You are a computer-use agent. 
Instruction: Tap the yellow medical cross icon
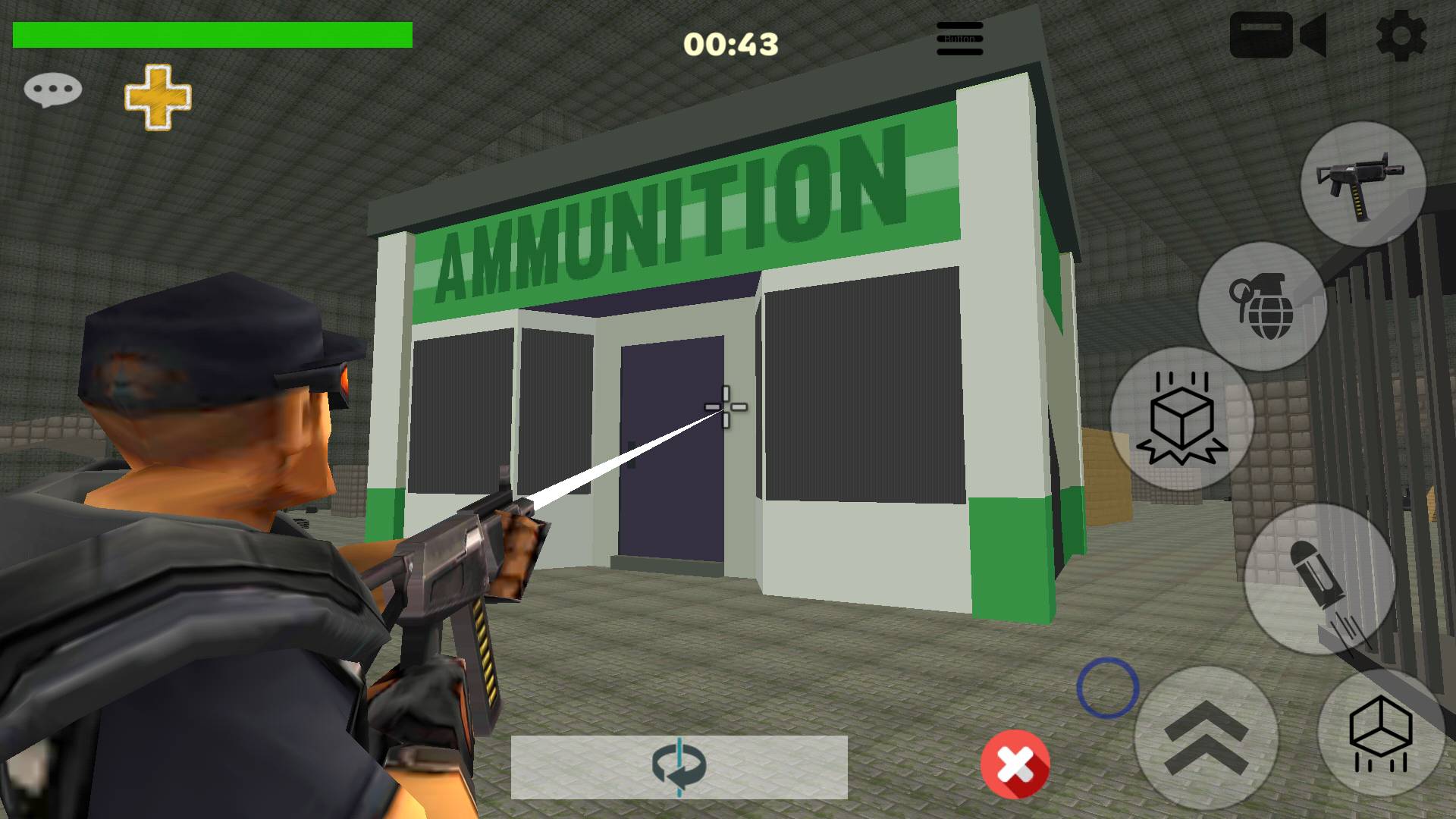click(158, 96)
